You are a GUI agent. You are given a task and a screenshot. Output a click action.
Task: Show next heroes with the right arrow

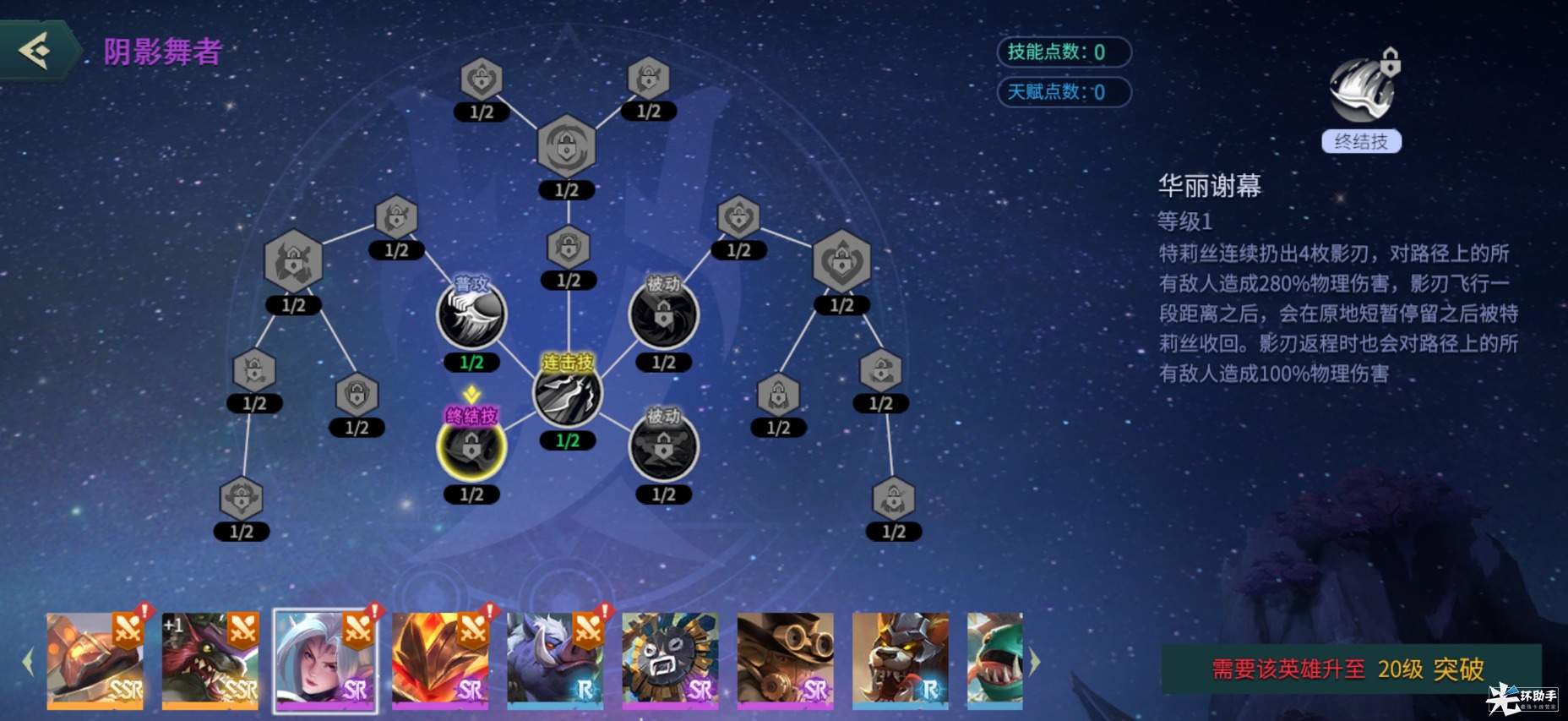click(x=1035, y=662)
